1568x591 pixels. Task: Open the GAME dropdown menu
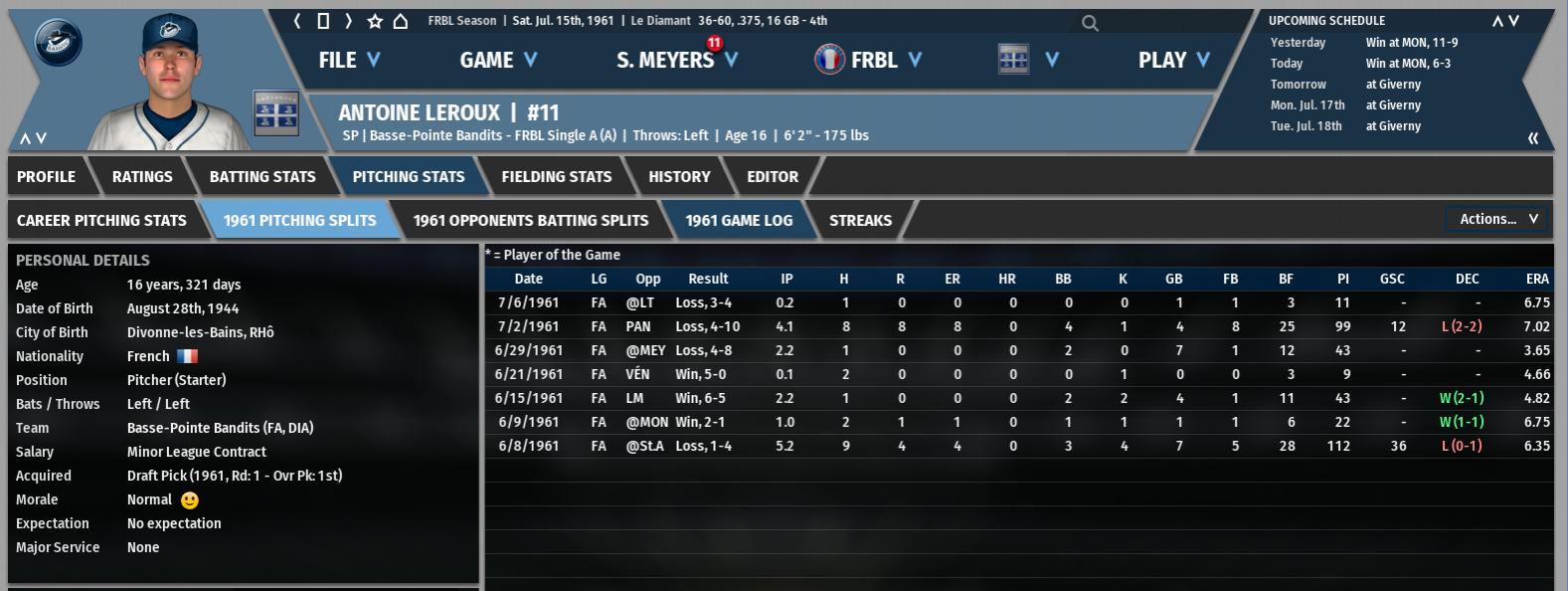497,61
